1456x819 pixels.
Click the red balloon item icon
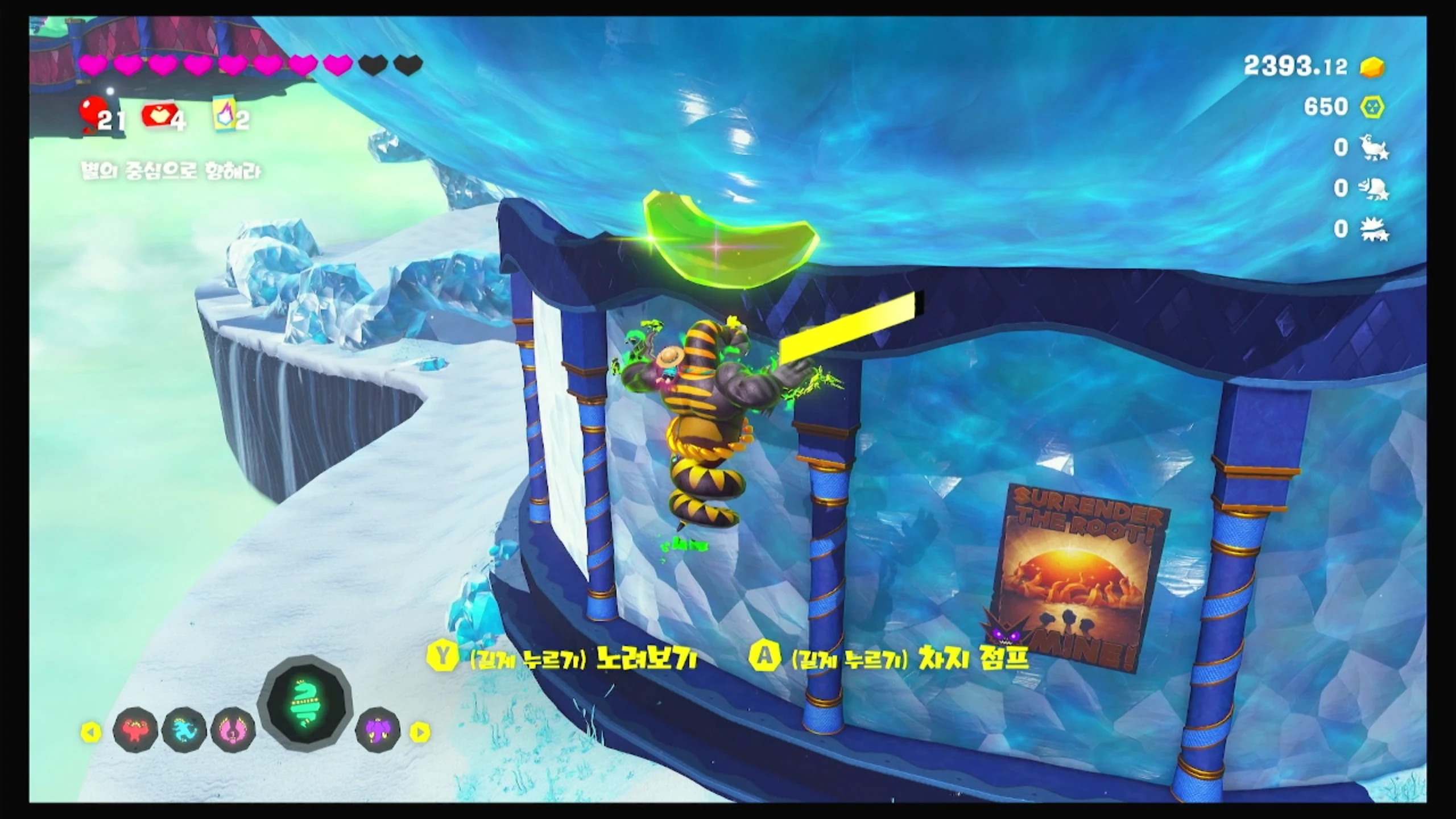91,111
